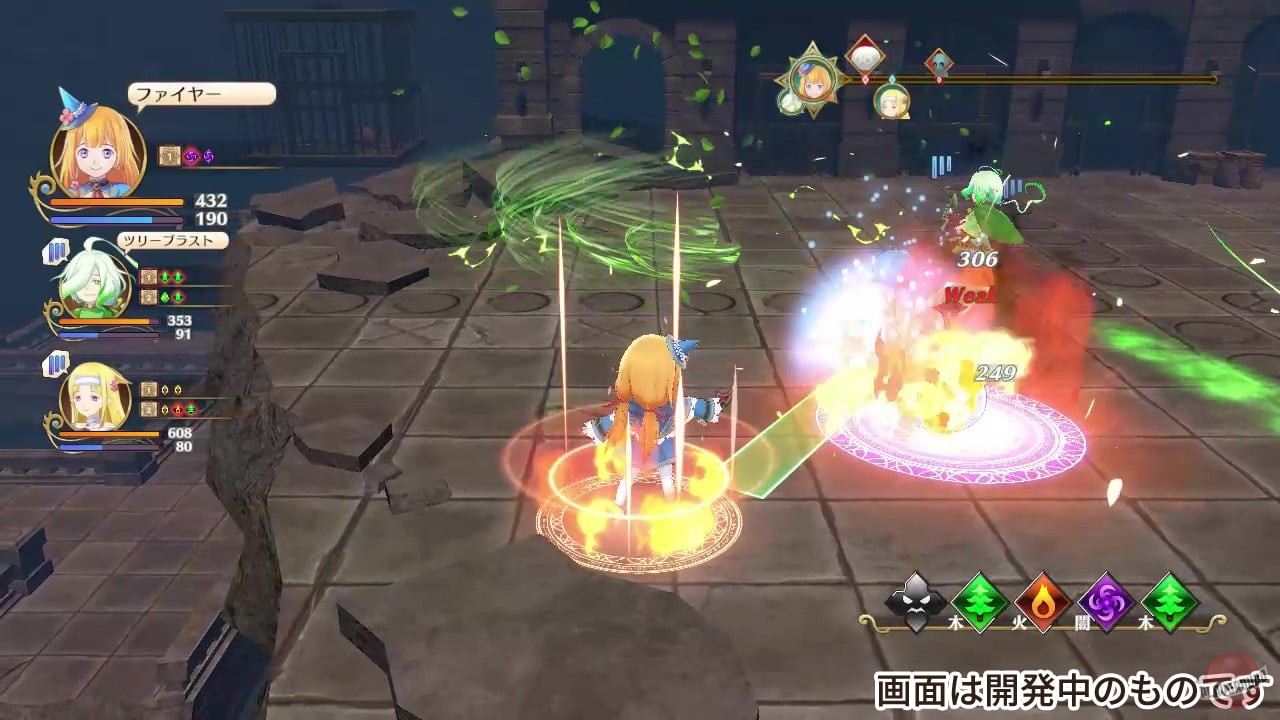Click the MP pips bubble above the blonde priestess
Image resolution: width=1280 pixels, height=720 pixels.
[54, 362]
